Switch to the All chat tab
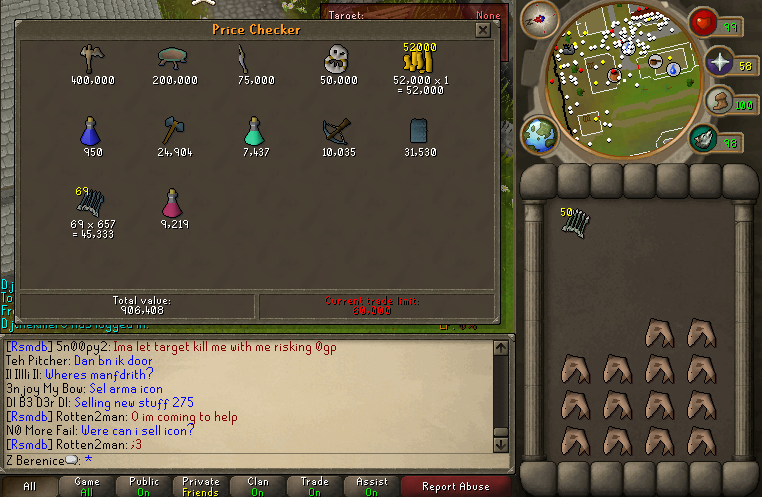Screen dimensions: 762x497 pyautogui.click(x=30, y=486)
